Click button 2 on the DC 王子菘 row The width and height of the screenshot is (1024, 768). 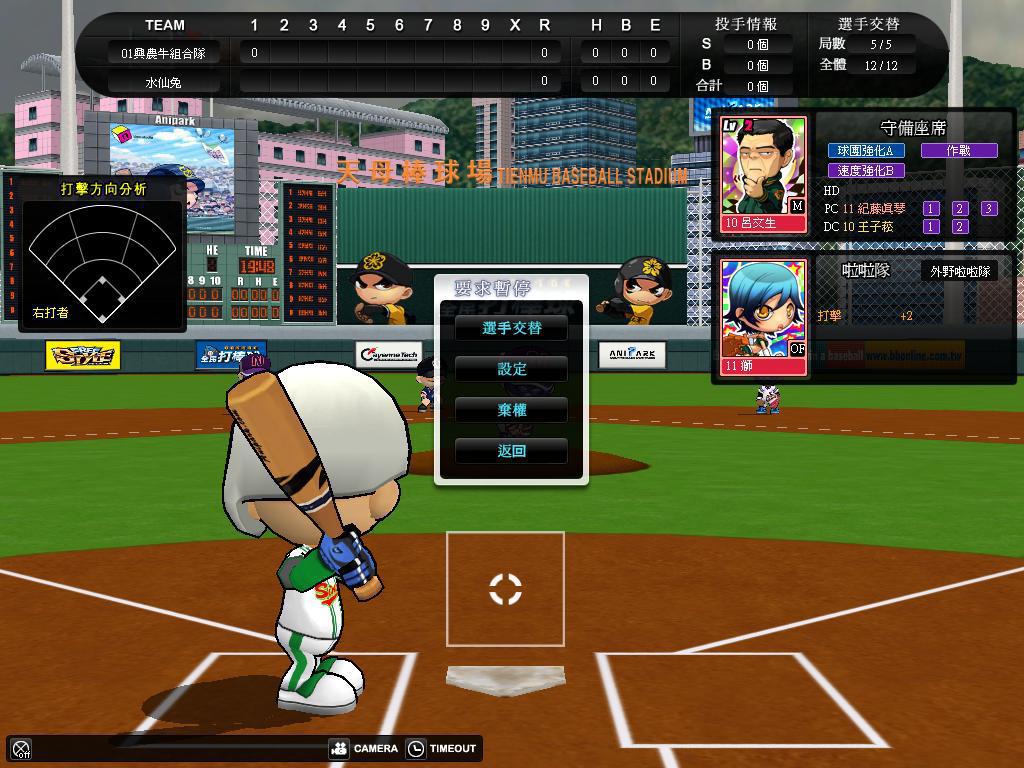click(x=960, y=227)
